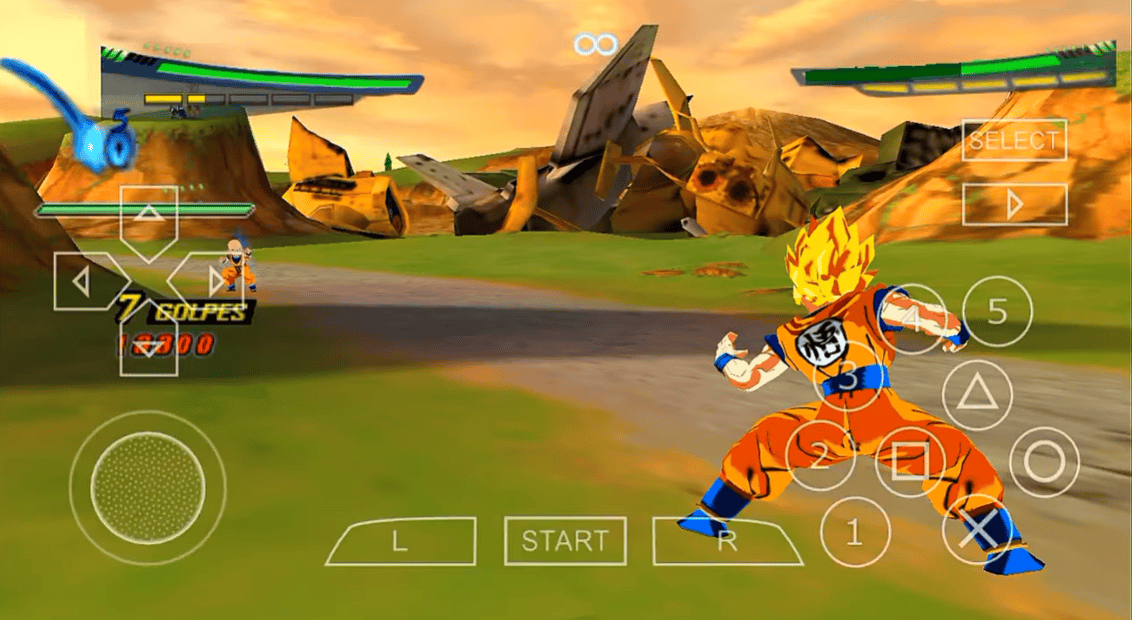Tap the D-pad up arrow
This screenshot has height=620, width=1132.
148,215
